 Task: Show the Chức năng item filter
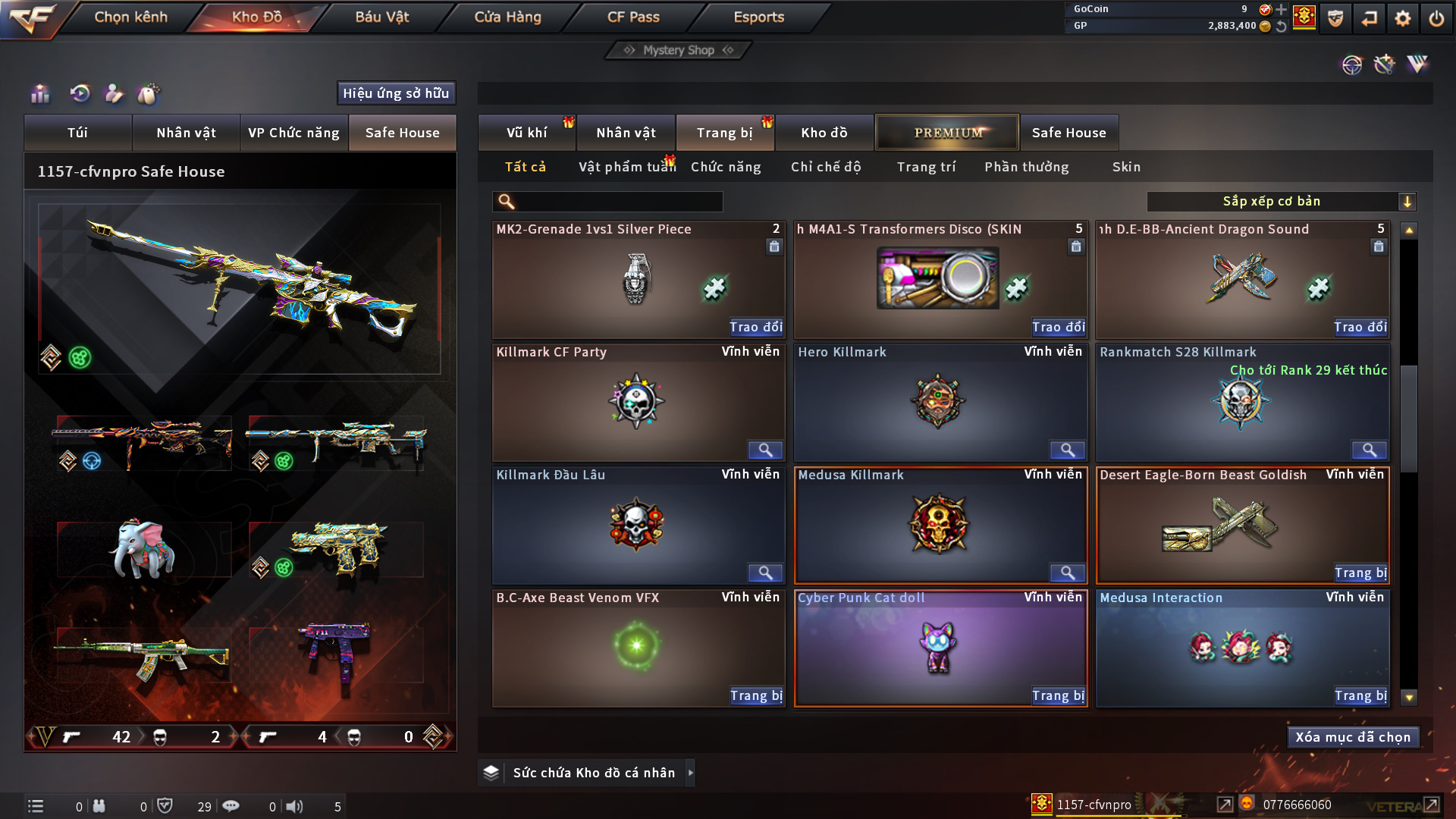pyautogui.click(x=725, y=167)
